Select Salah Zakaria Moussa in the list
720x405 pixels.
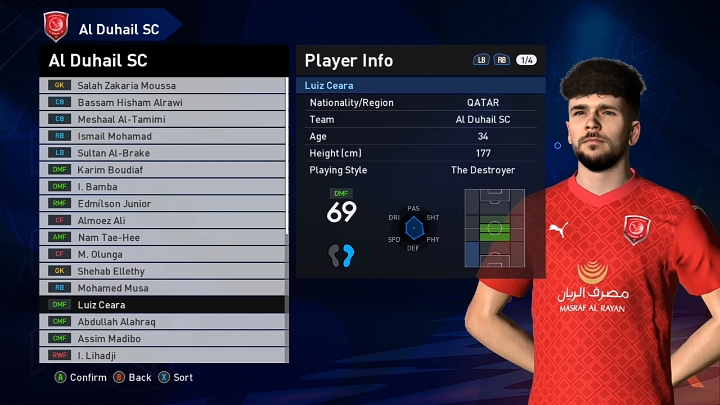click(x=160, y=85)
